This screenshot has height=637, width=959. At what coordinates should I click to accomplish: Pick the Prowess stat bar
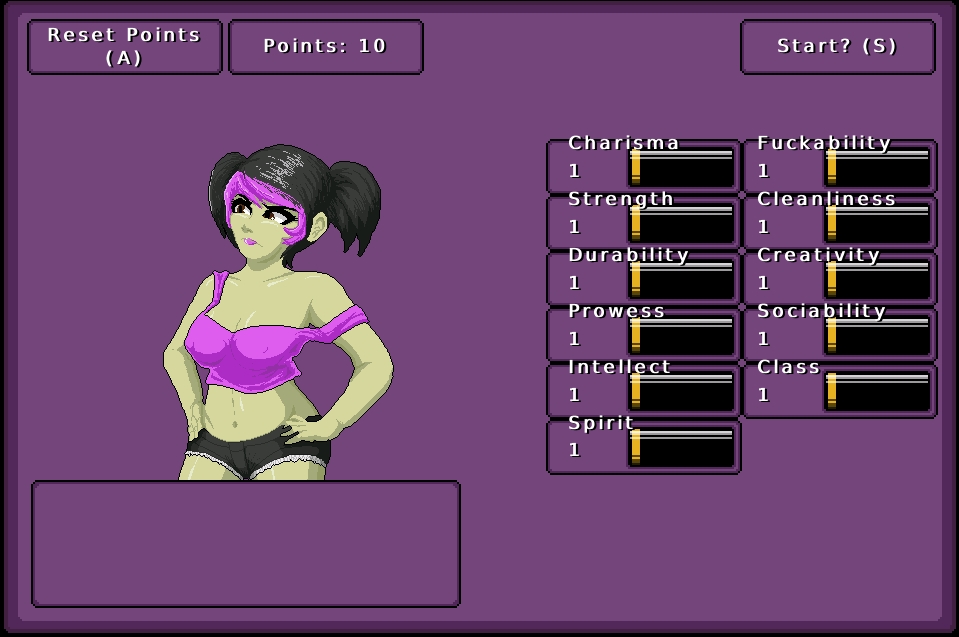tap(682, 336)
